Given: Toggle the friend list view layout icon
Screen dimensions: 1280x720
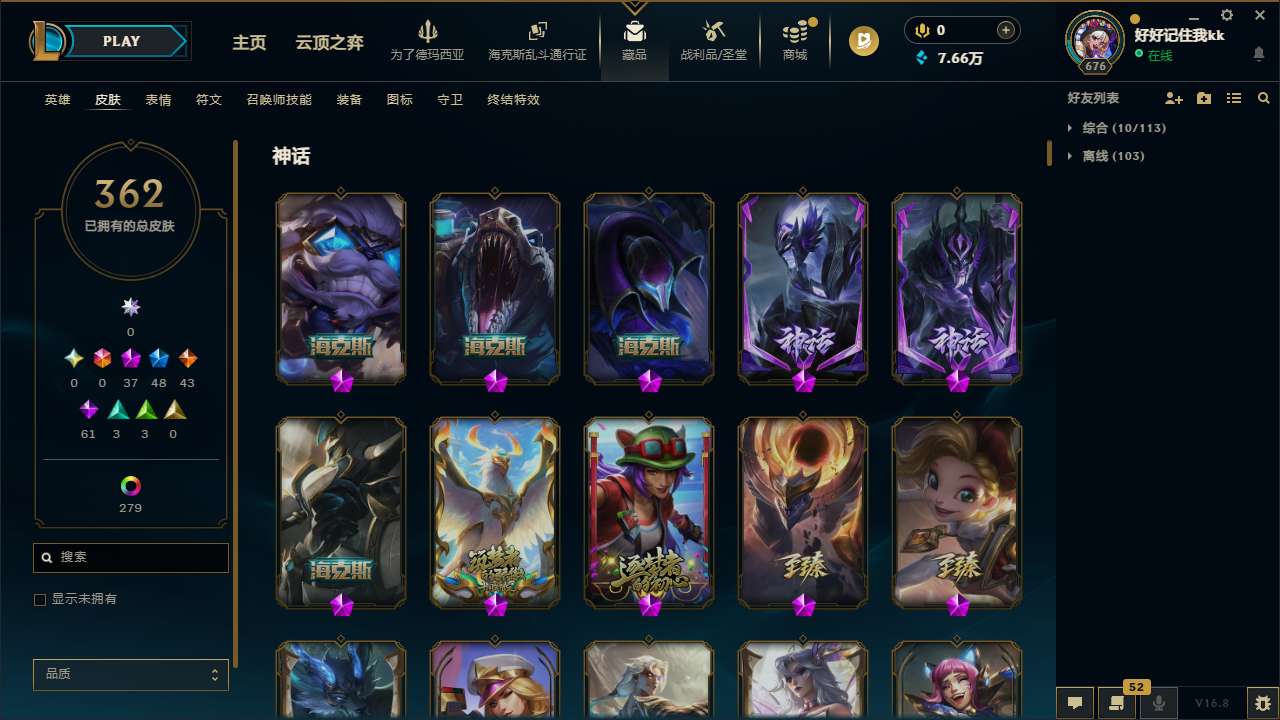Looking at the screenshot, I should click(x=1234, y=98).
